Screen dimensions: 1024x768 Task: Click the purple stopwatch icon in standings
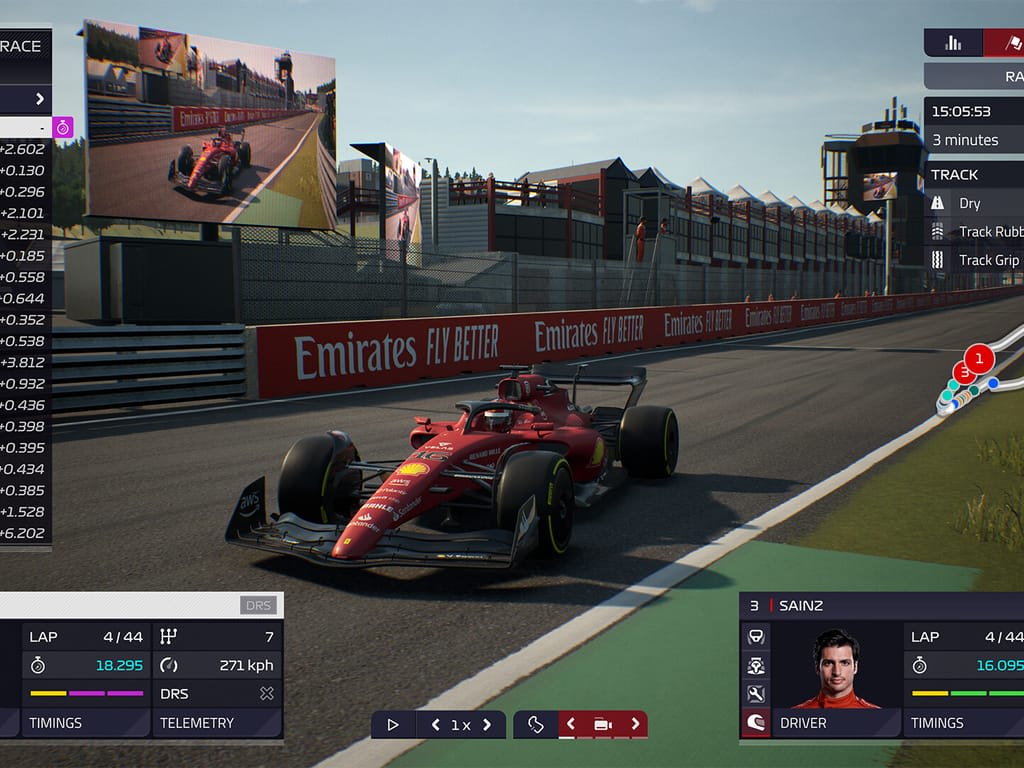(x=63, y=127)
